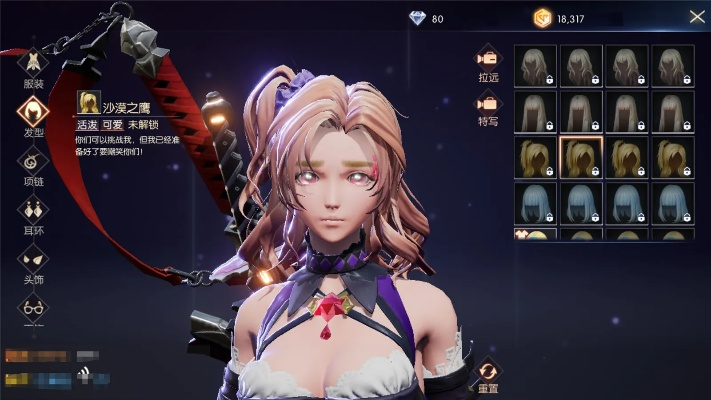Click the diamond currency icon
711x400 pixels.
417,18
